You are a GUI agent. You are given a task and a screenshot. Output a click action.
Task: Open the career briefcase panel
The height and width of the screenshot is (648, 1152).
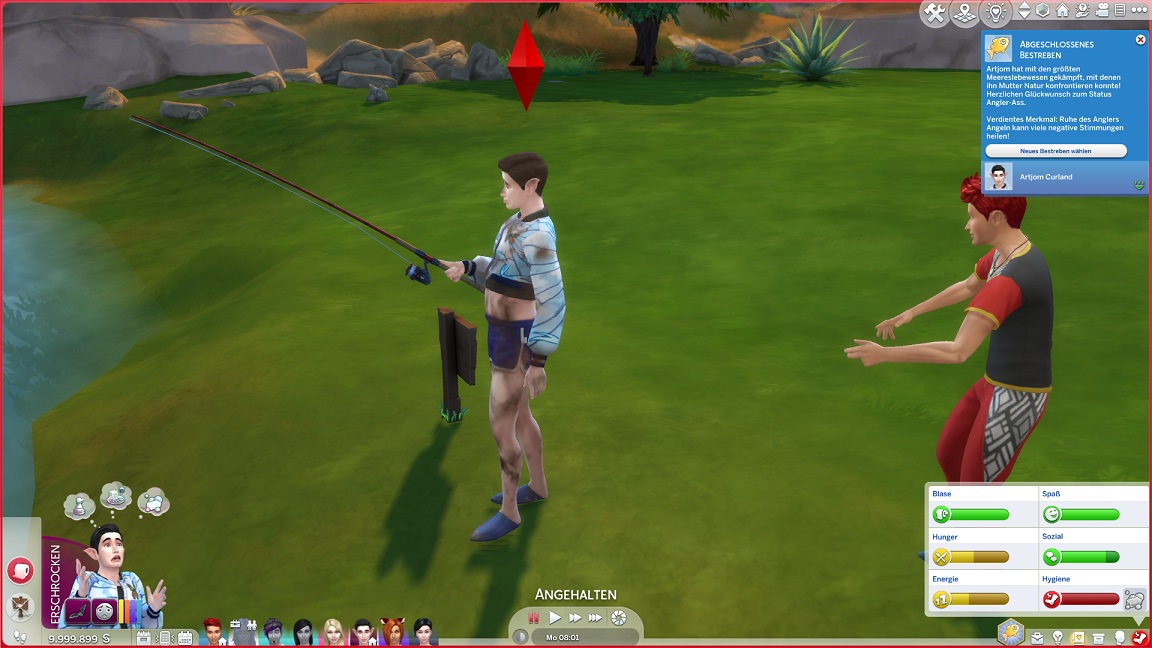tap(1037, 637)
